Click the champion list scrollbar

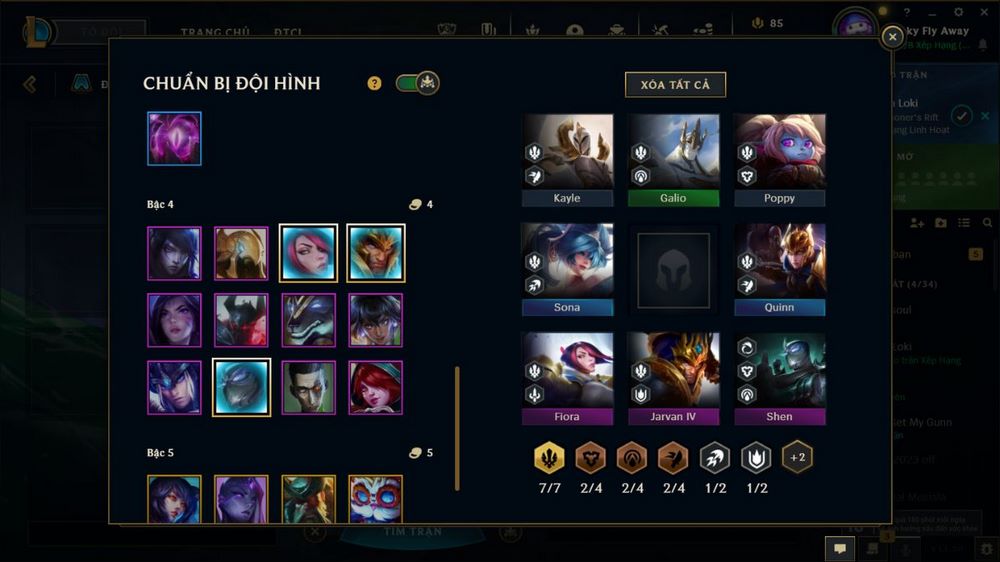point(458,427)
